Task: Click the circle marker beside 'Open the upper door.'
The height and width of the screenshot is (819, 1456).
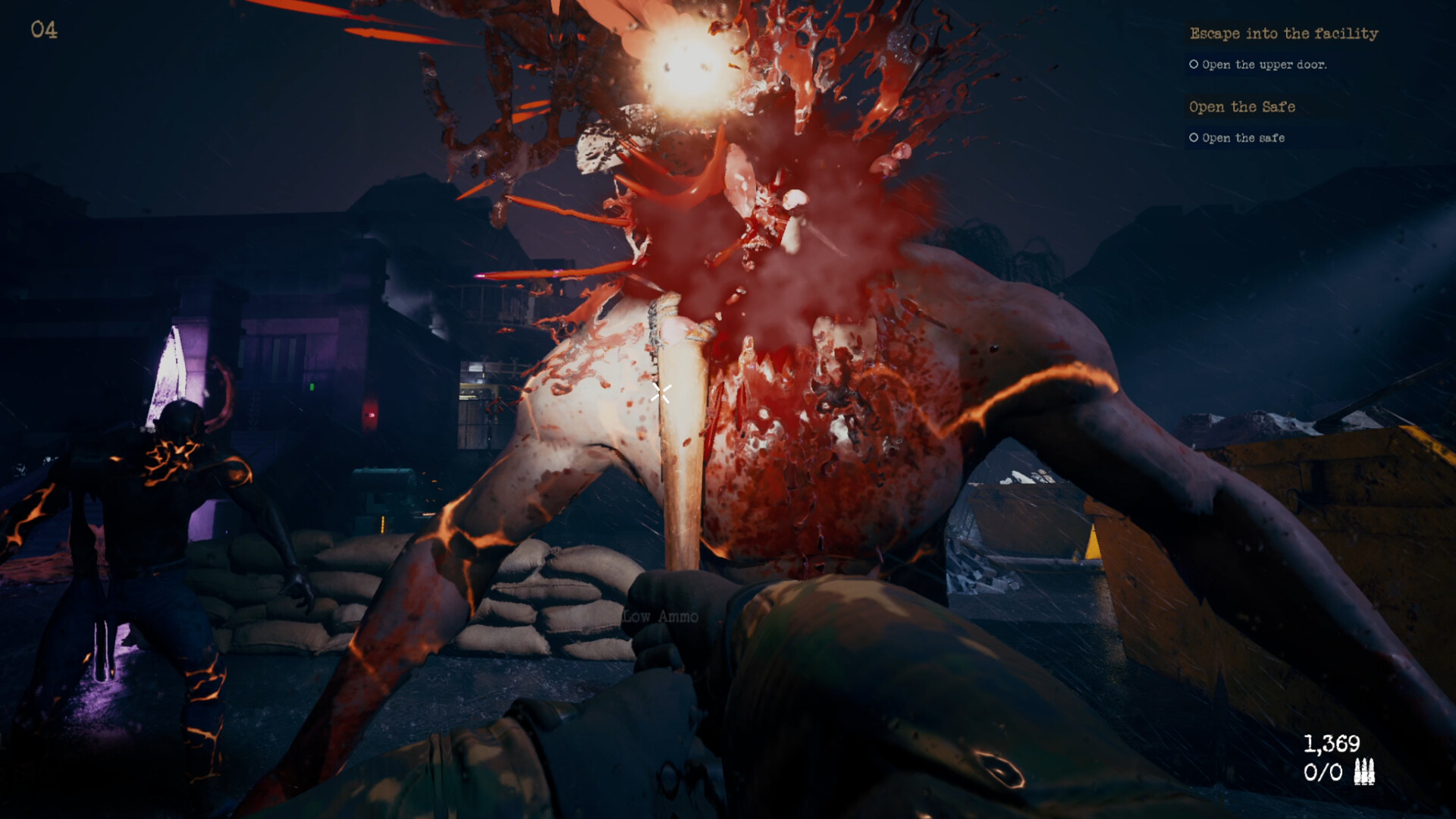Action: point(1193,65)
